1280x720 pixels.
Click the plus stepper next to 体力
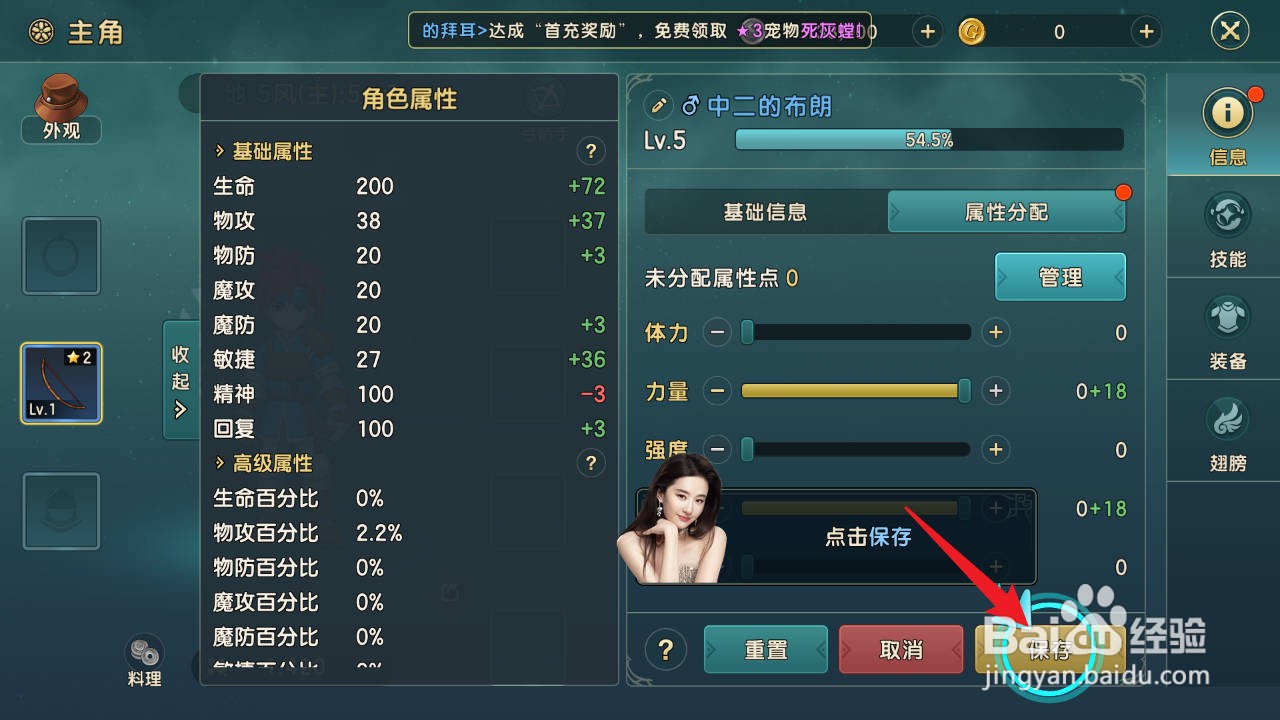coord(995,332)
